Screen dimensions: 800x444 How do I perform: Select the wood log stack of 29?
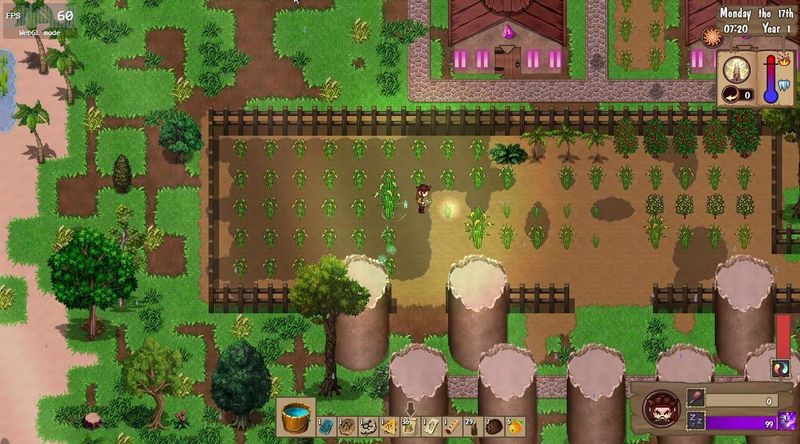[472, 427]
